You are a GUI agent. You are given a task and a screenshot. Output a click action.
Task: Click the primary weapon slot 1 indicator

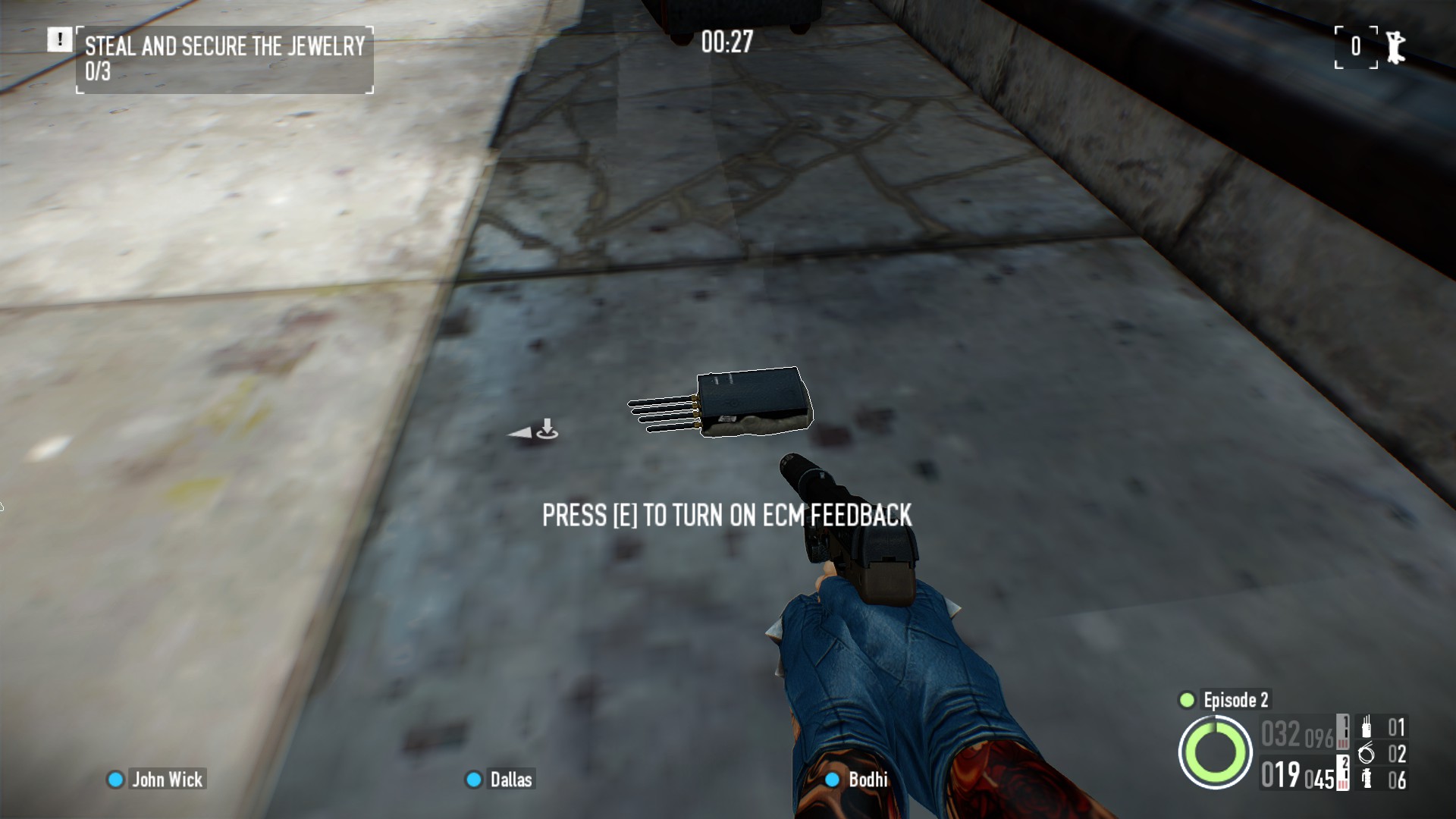pos(1342,730)
